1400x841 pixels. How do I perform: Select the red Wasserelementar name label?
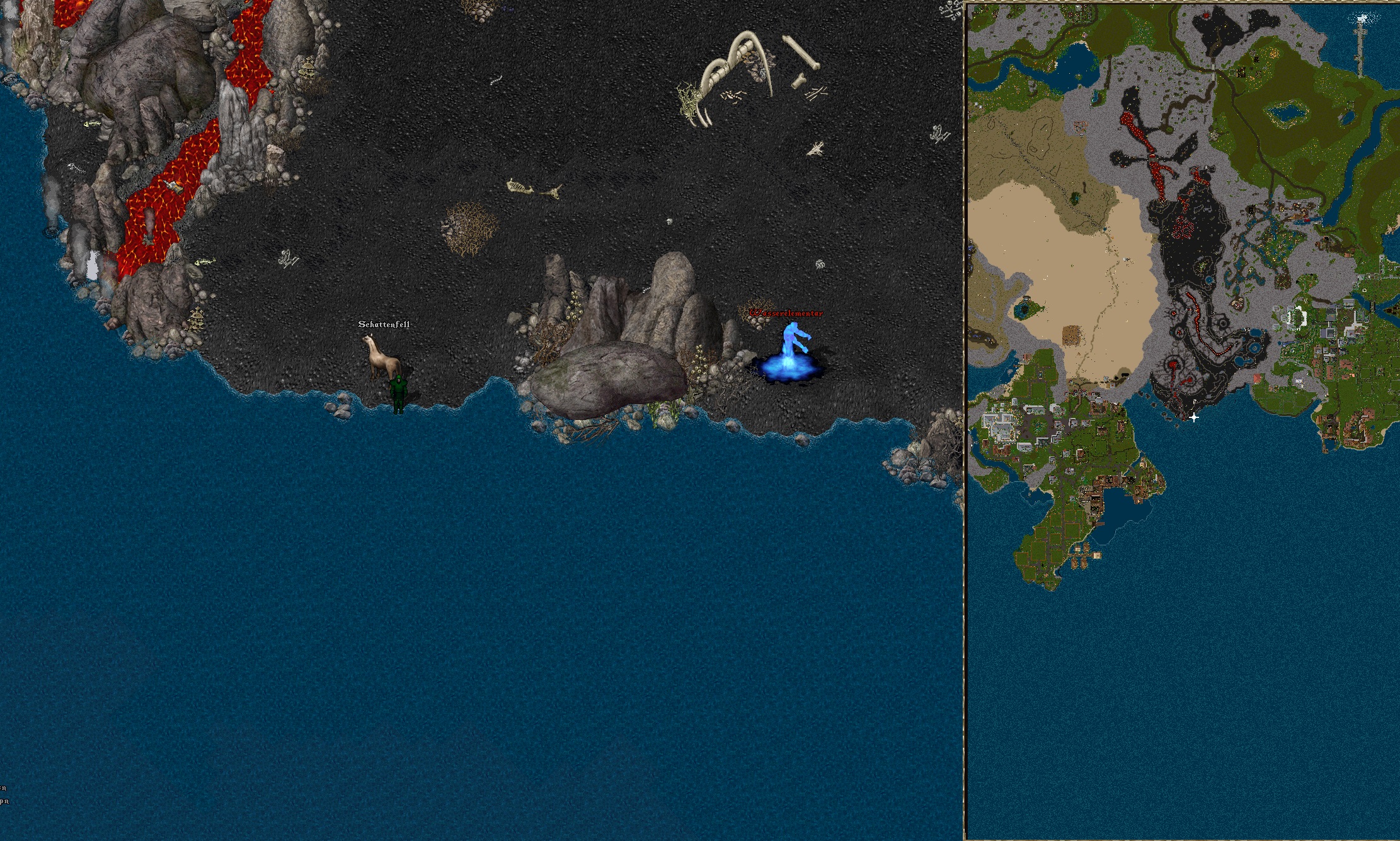point(786,313)
